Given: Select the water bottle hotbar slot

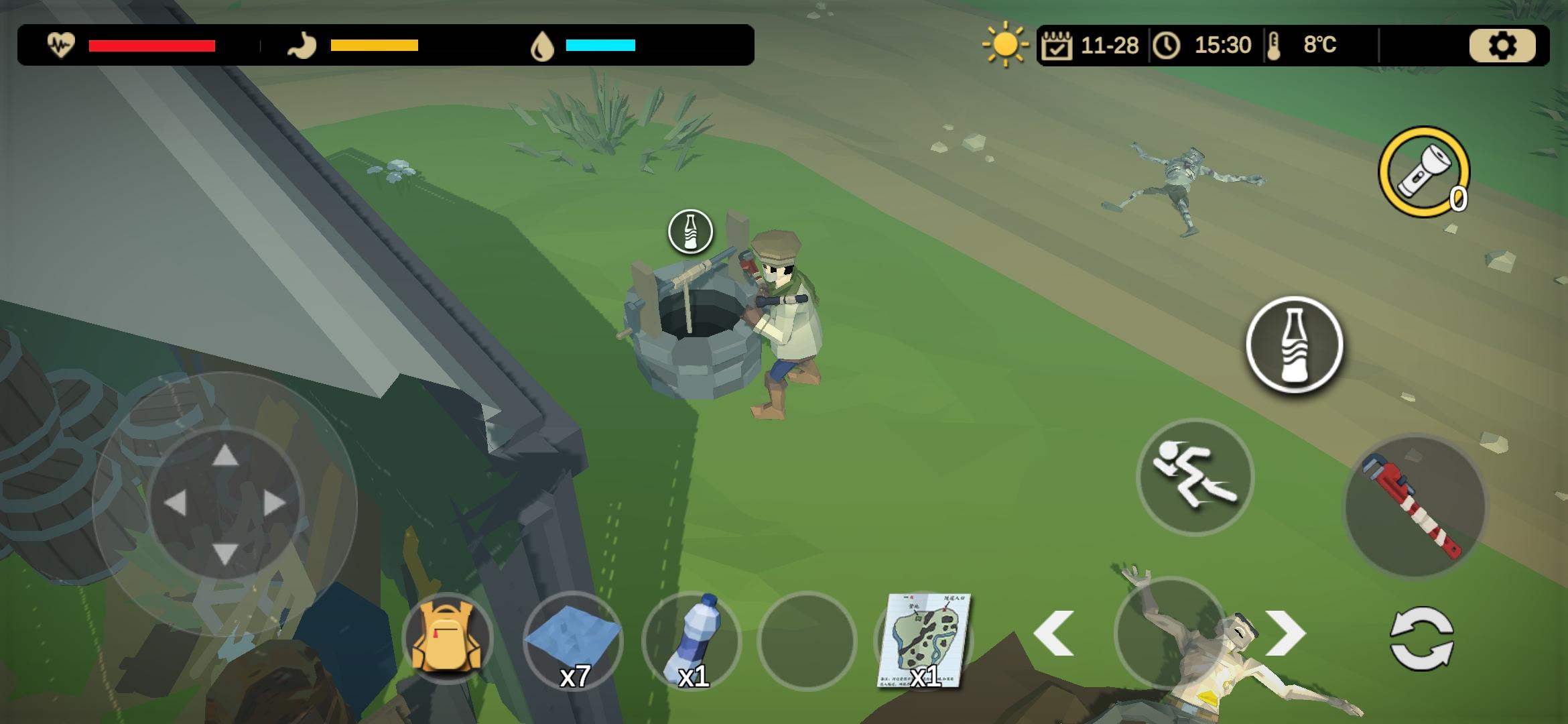Looking at the screenshot, I should pos(691,640).
